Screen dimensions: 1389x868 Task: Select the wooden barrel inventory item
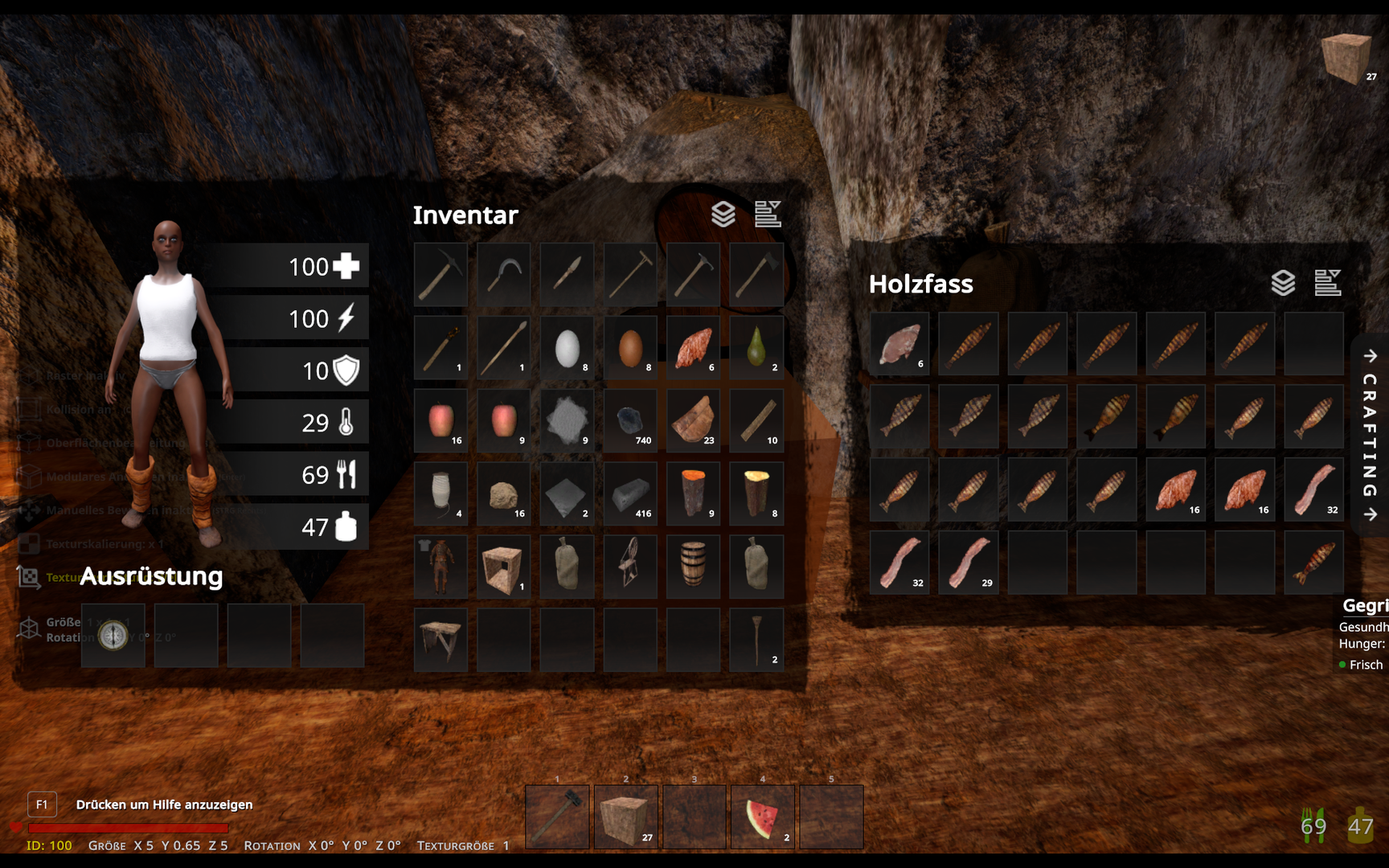pos(693,567)
